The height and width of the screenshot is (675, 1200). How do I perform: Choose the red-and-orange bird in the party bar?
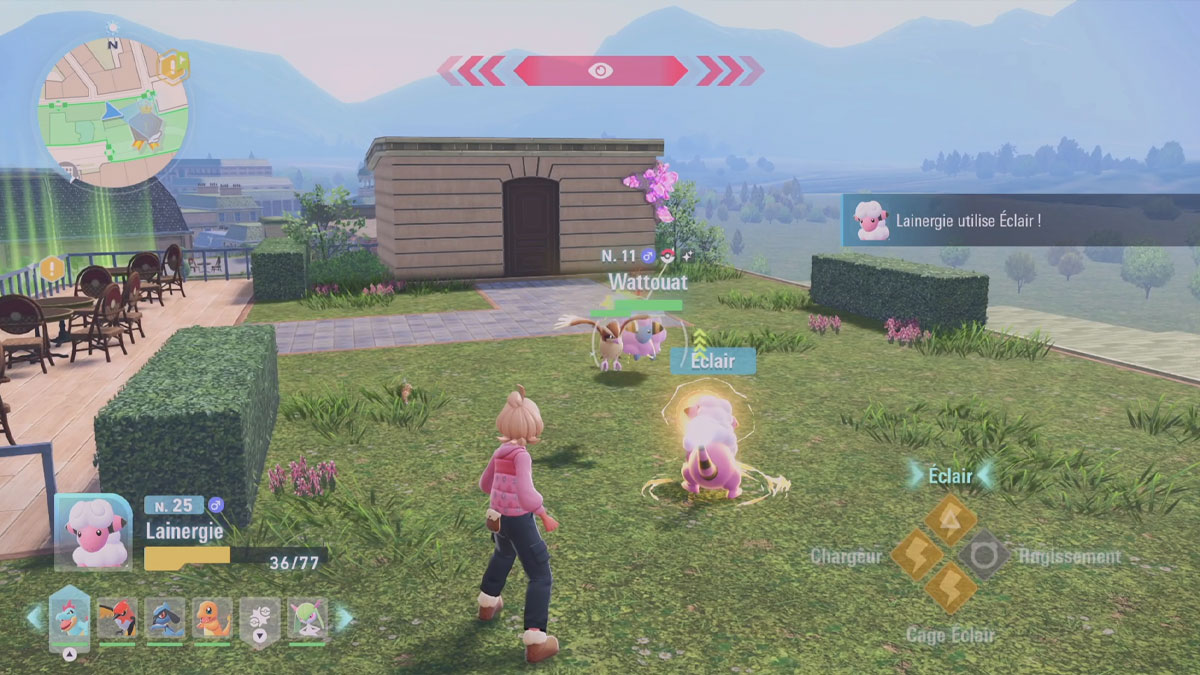tap(117, 618)
